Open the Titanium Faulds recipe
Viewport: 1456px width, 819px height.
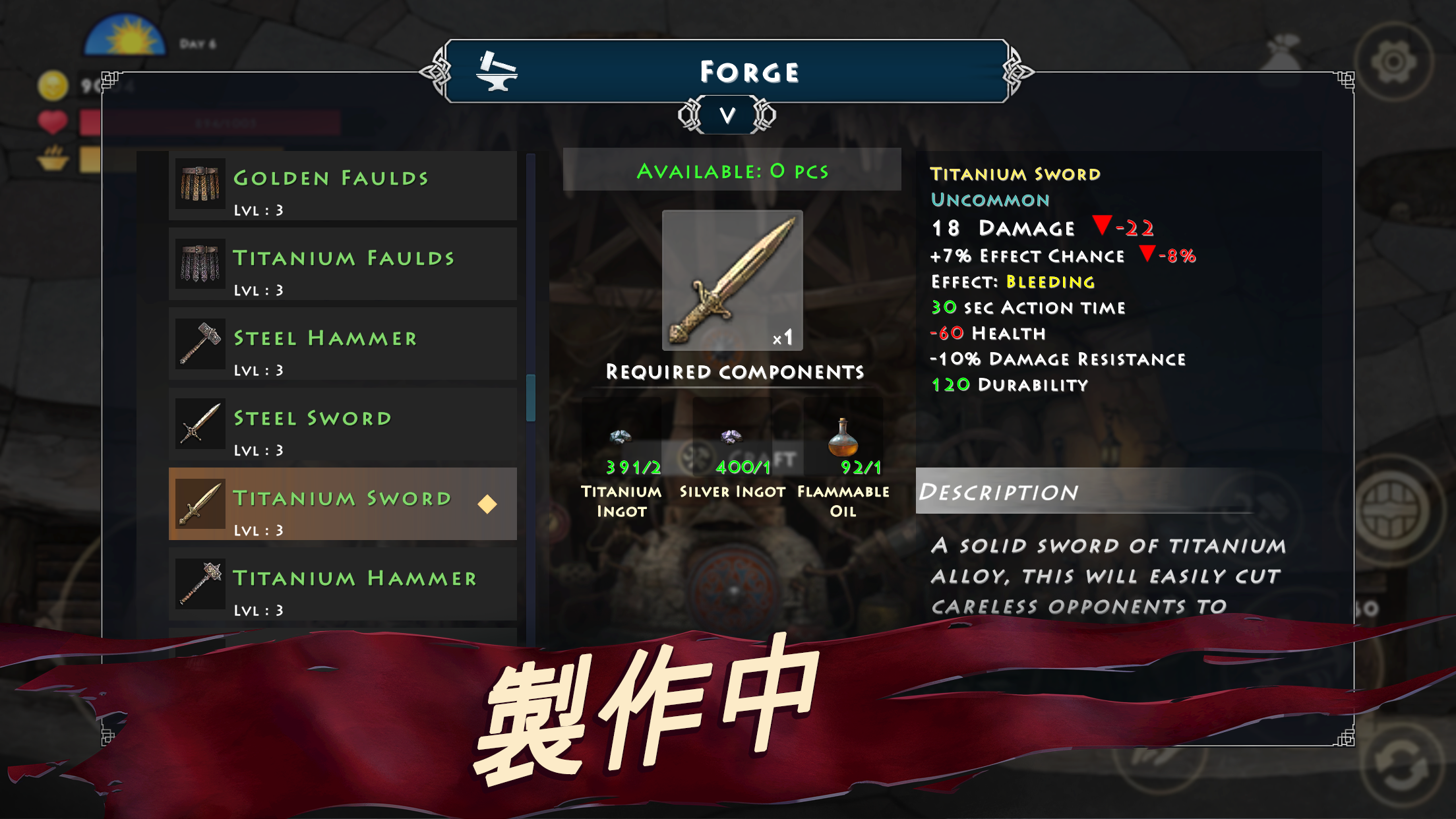343,265
